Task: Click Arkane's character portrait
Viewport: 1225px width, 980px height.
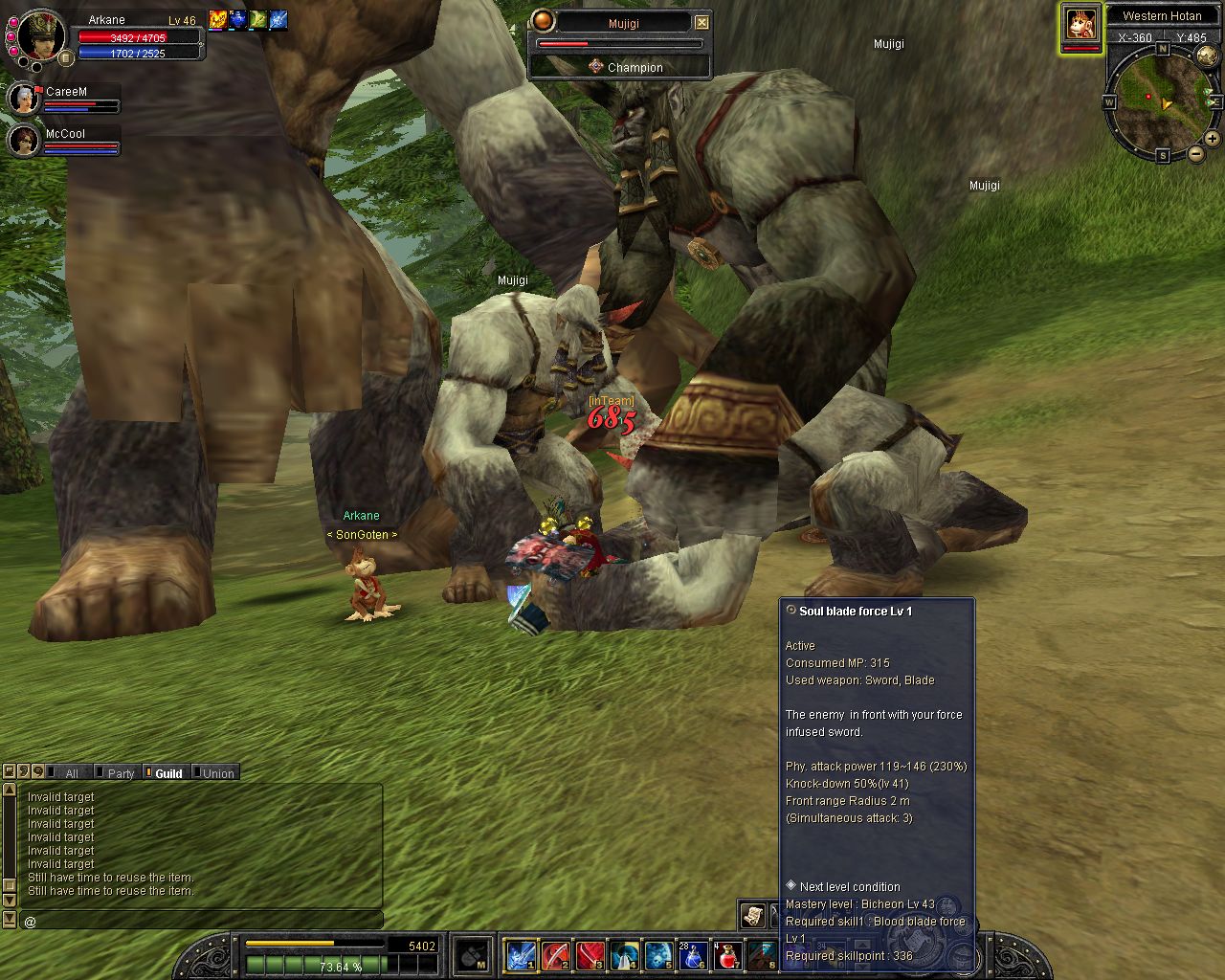Action: click(39, 35)
